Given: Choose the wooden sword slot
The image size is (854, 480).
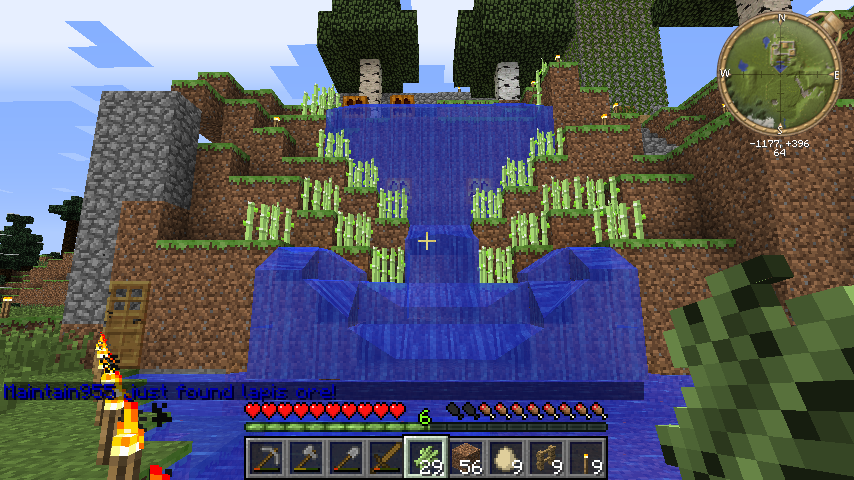Looking at the screenshot, I should (x=385, y=458).
